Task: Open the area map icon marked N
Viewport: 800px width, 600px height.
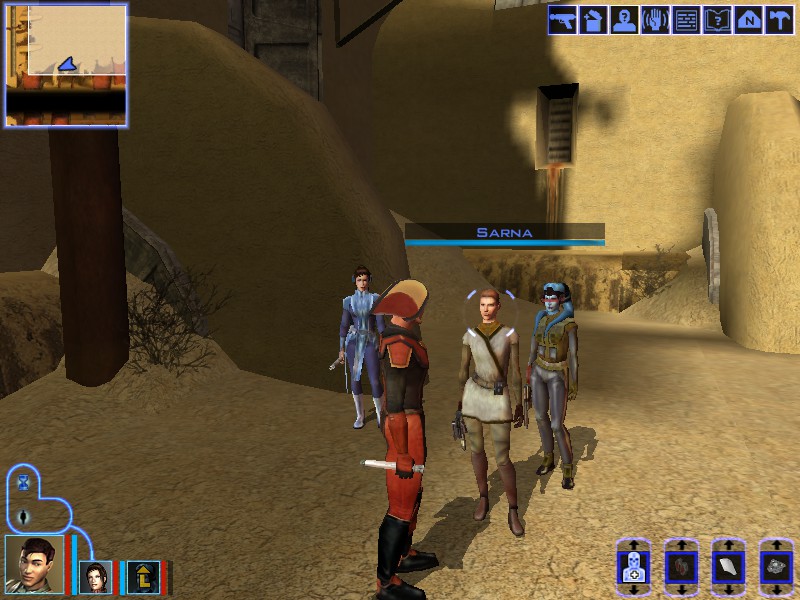Action: pos(748,20)
